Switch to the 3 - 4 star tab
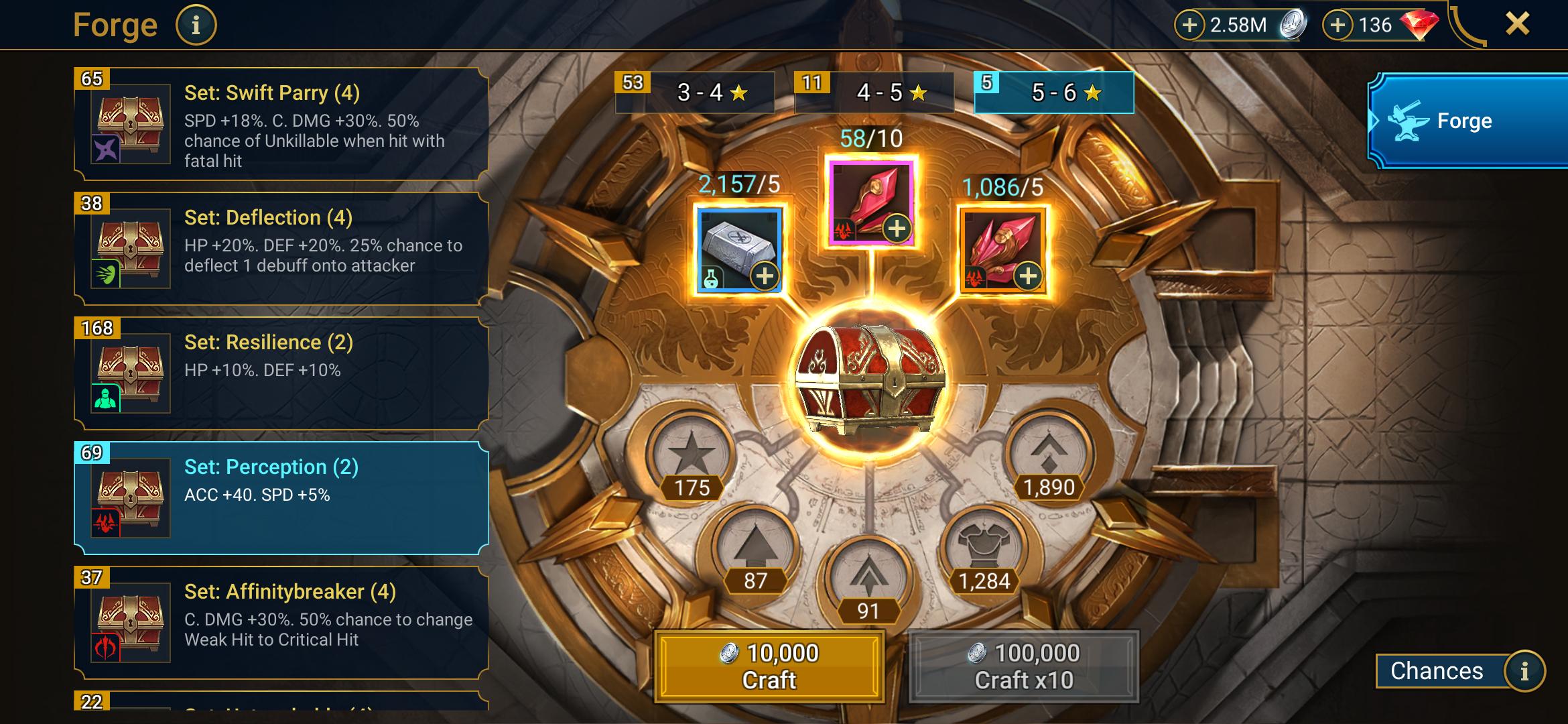 [x=696, y=93]
